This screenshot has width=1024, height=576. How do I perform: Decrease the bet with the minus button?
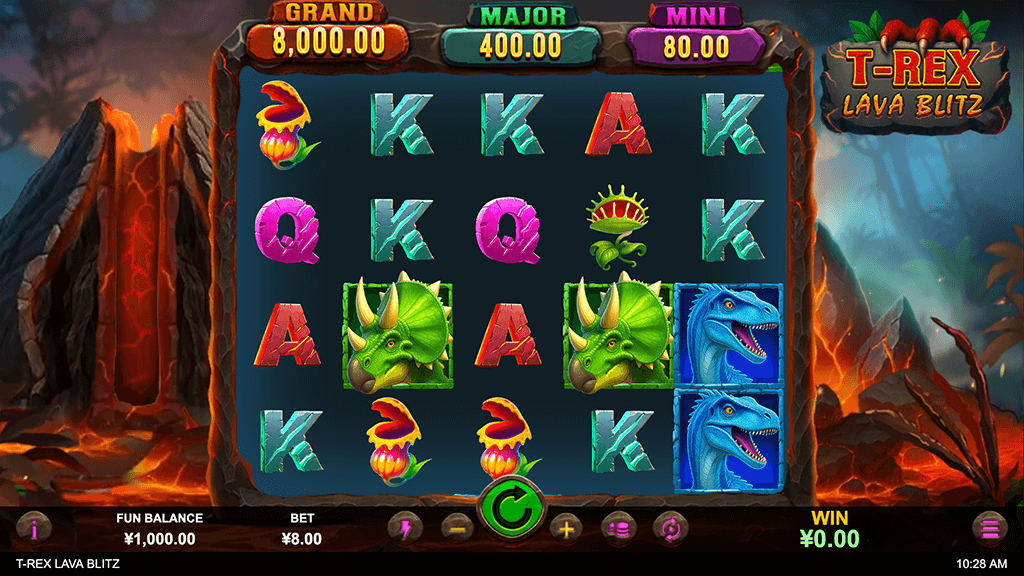[455, 527]
